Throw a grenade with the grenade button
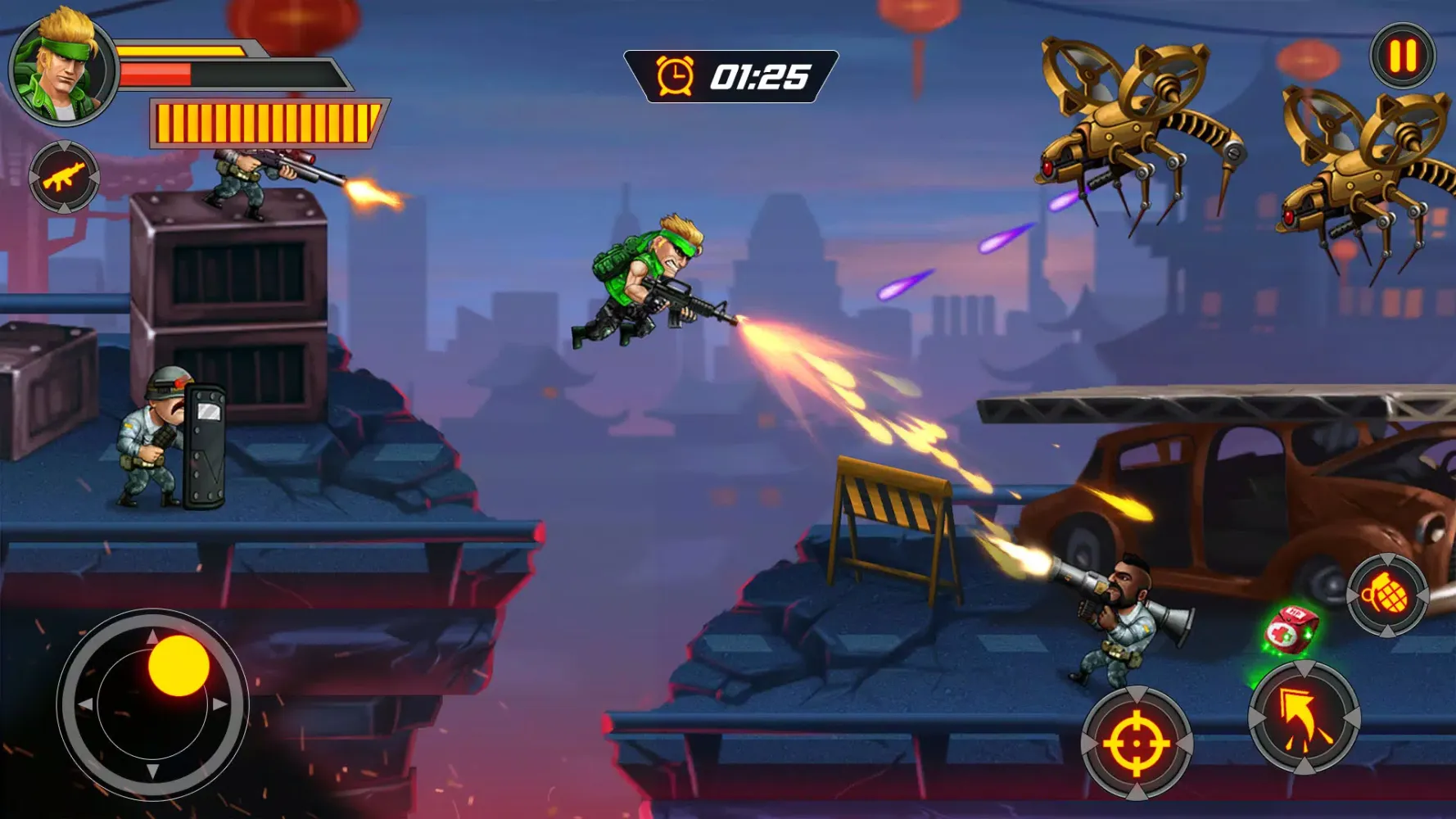Image resolution: width=1456 pixels, height=819 pixels. pos(1386,595)
